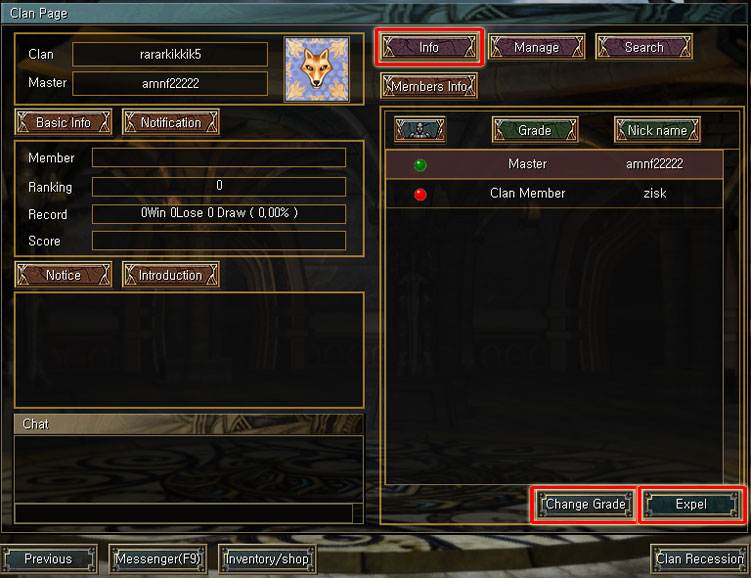Focus the chat input field
The height and width of the screenshot is (578, 751).
pyautogui.click(x=185, y=513)
